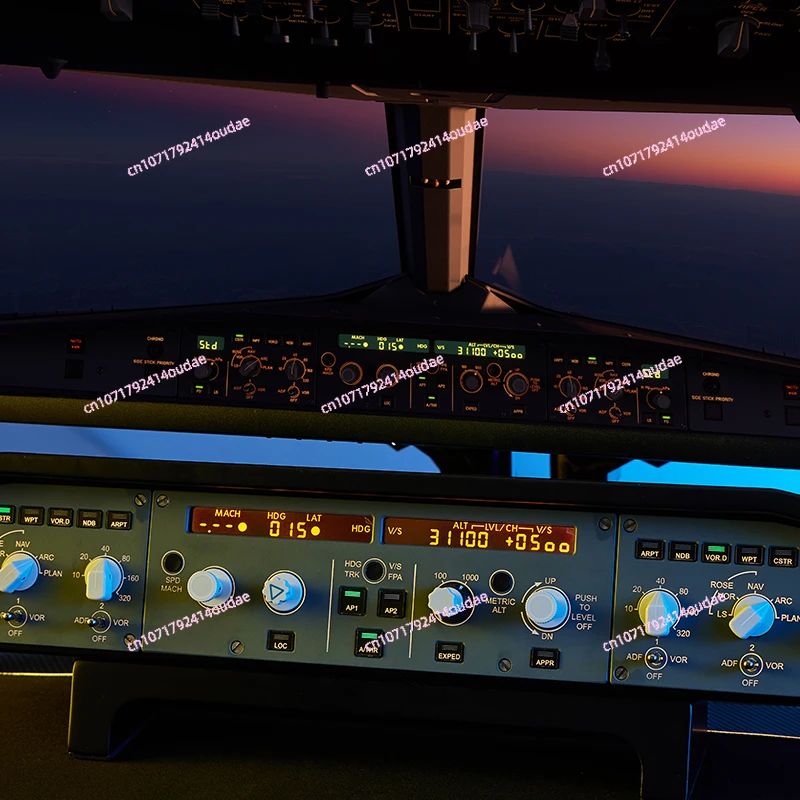
Task: Engage the AP2 autopilot button
Action: [391, 603]
